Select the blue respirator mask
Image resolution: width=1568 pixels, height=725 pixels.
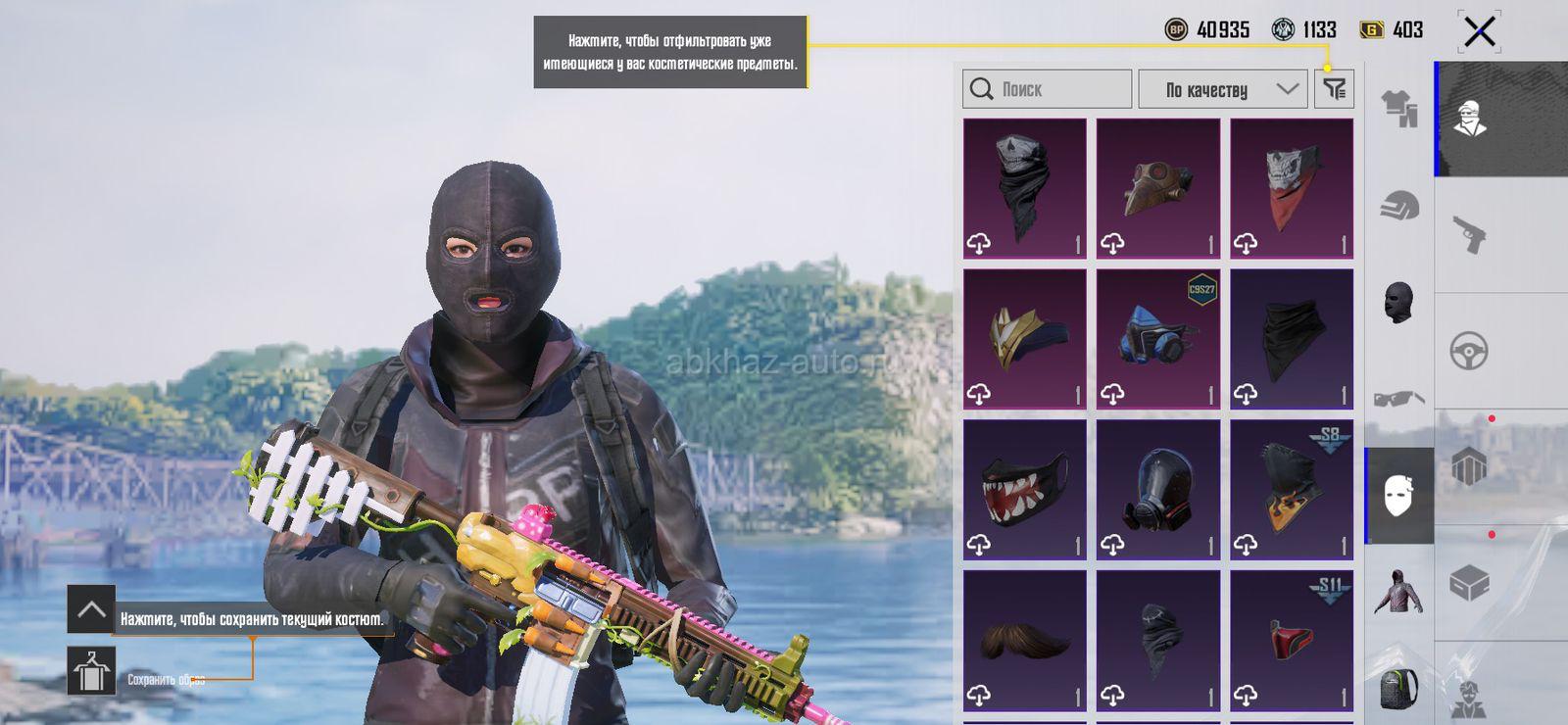tap(1157, 338)
